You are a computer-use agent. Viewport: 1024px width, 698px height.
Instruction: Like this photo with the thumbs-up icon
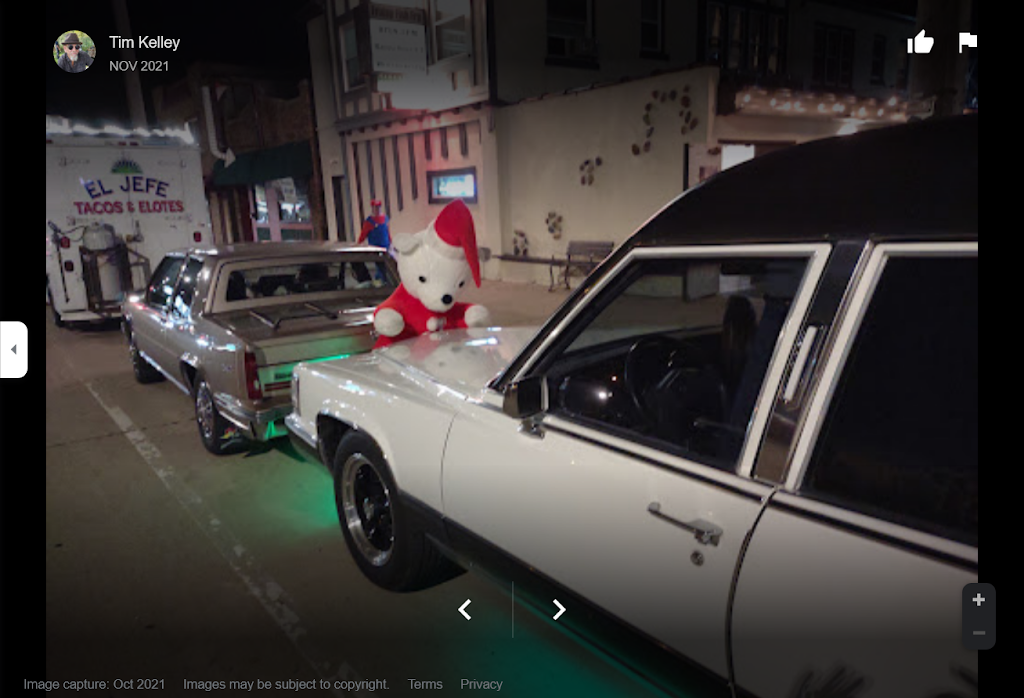(x=920, y=42)
